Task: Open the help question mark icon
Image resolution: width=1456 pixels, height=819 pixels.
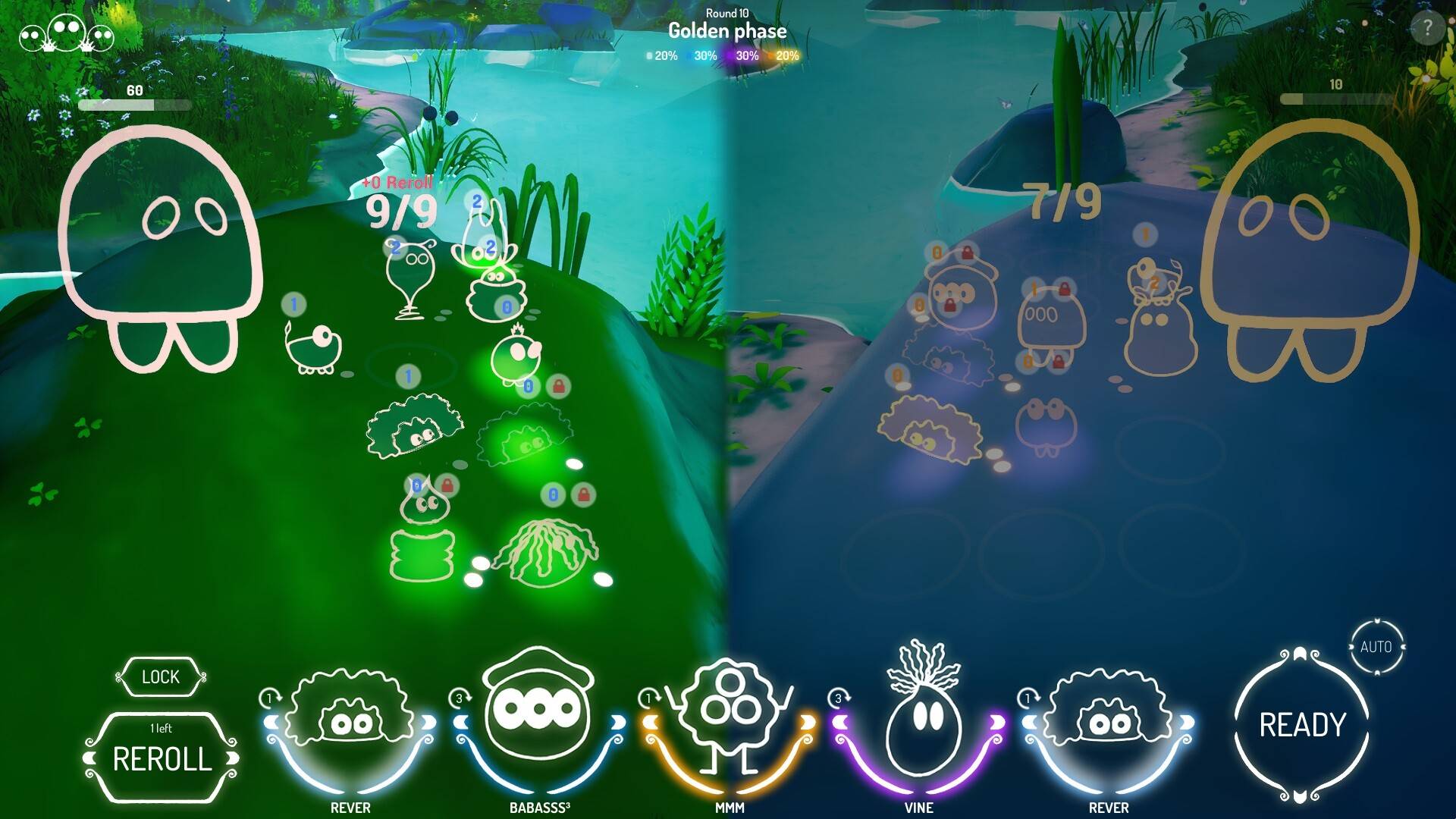Action: (1429, 30)
